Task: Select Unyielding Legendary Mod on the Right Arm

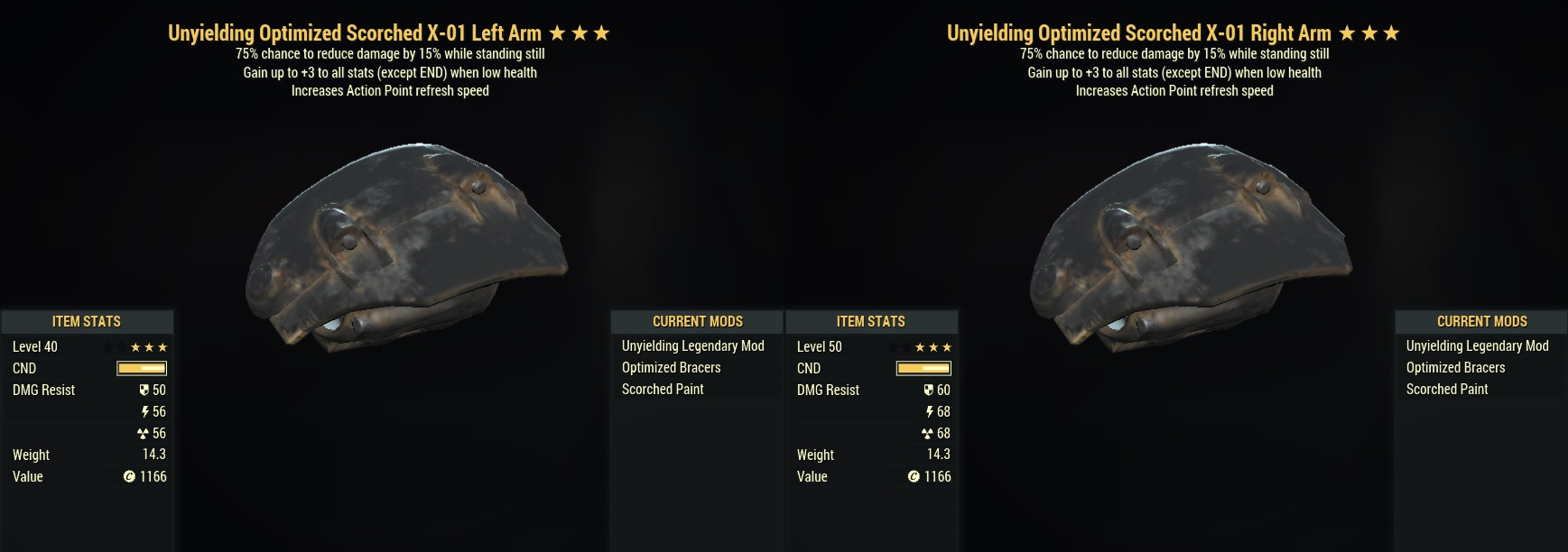Action: tap(1477, 346)
